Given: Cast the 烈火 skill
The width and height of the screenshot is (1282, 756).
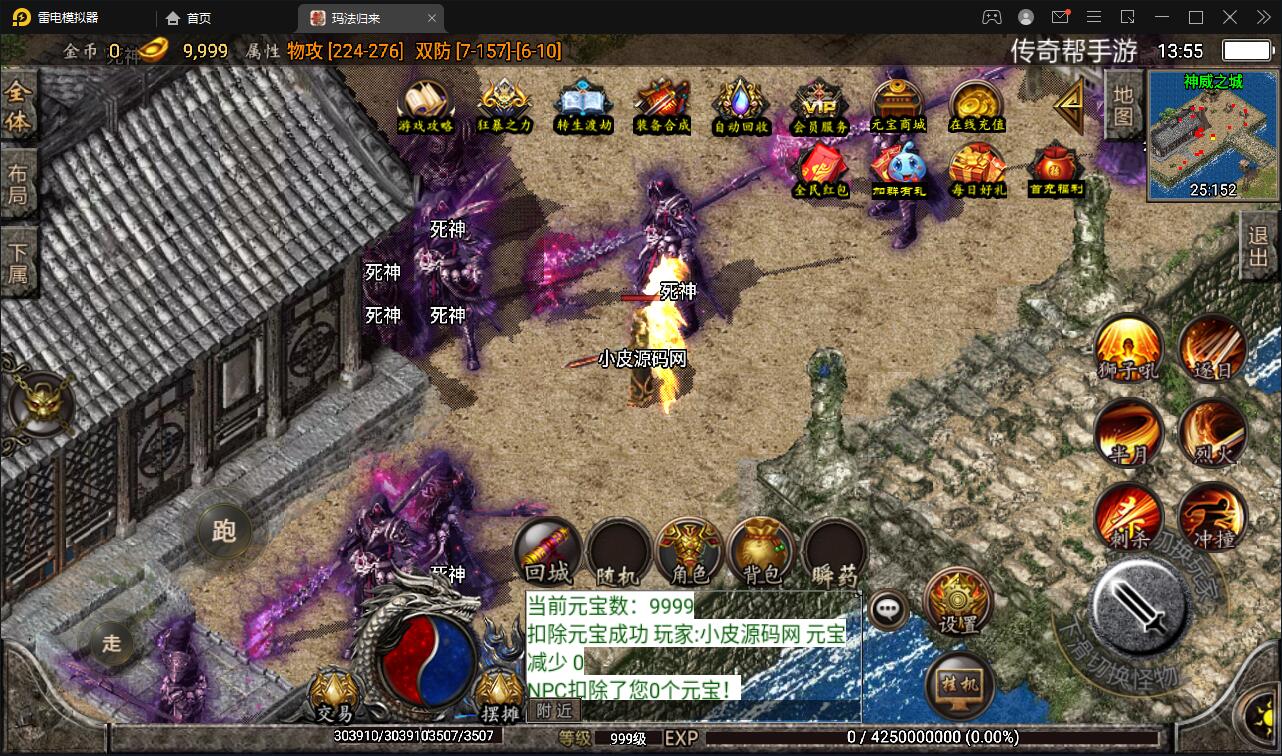Looking at the screenshot, I should coord(1212,434).
